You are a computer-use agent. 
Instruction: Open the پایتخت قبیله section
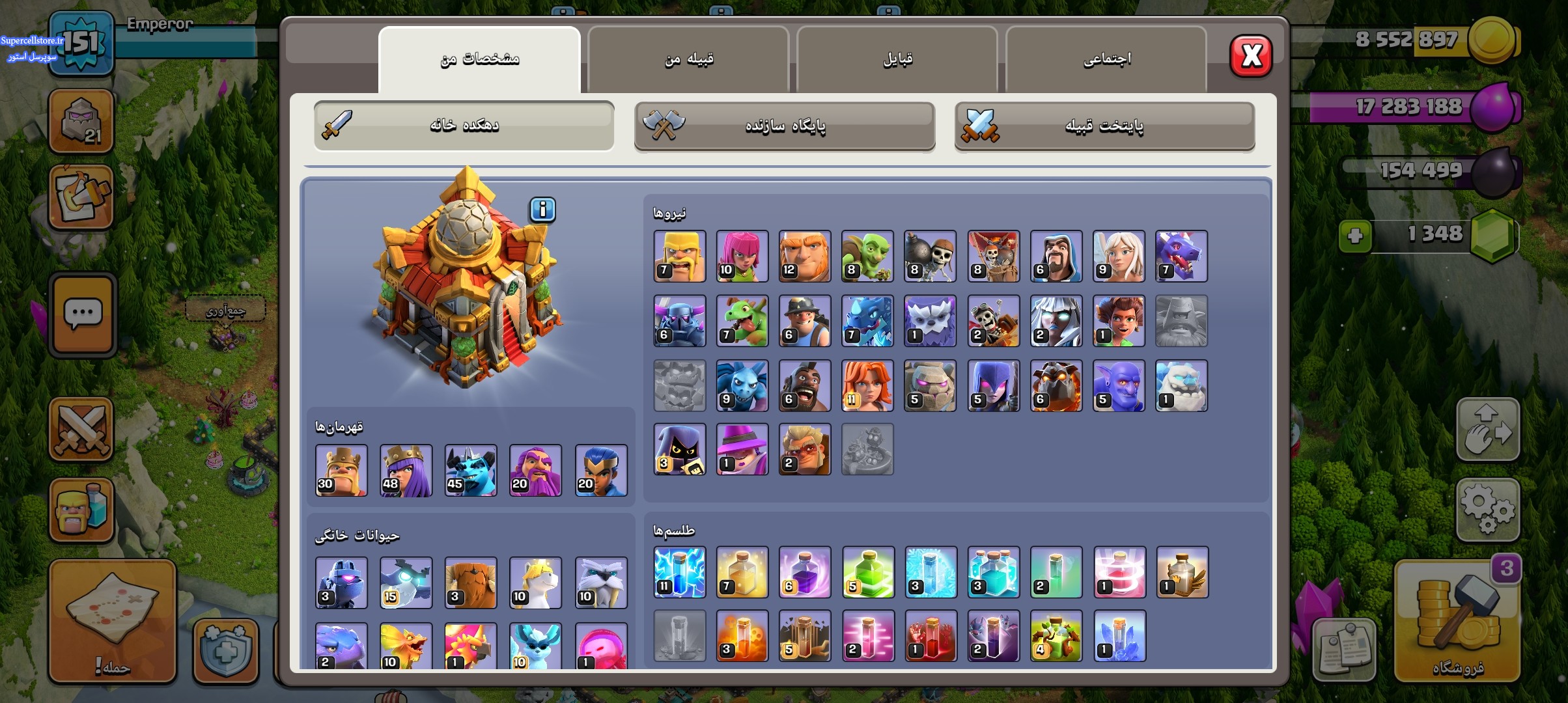pos(1104,126)
